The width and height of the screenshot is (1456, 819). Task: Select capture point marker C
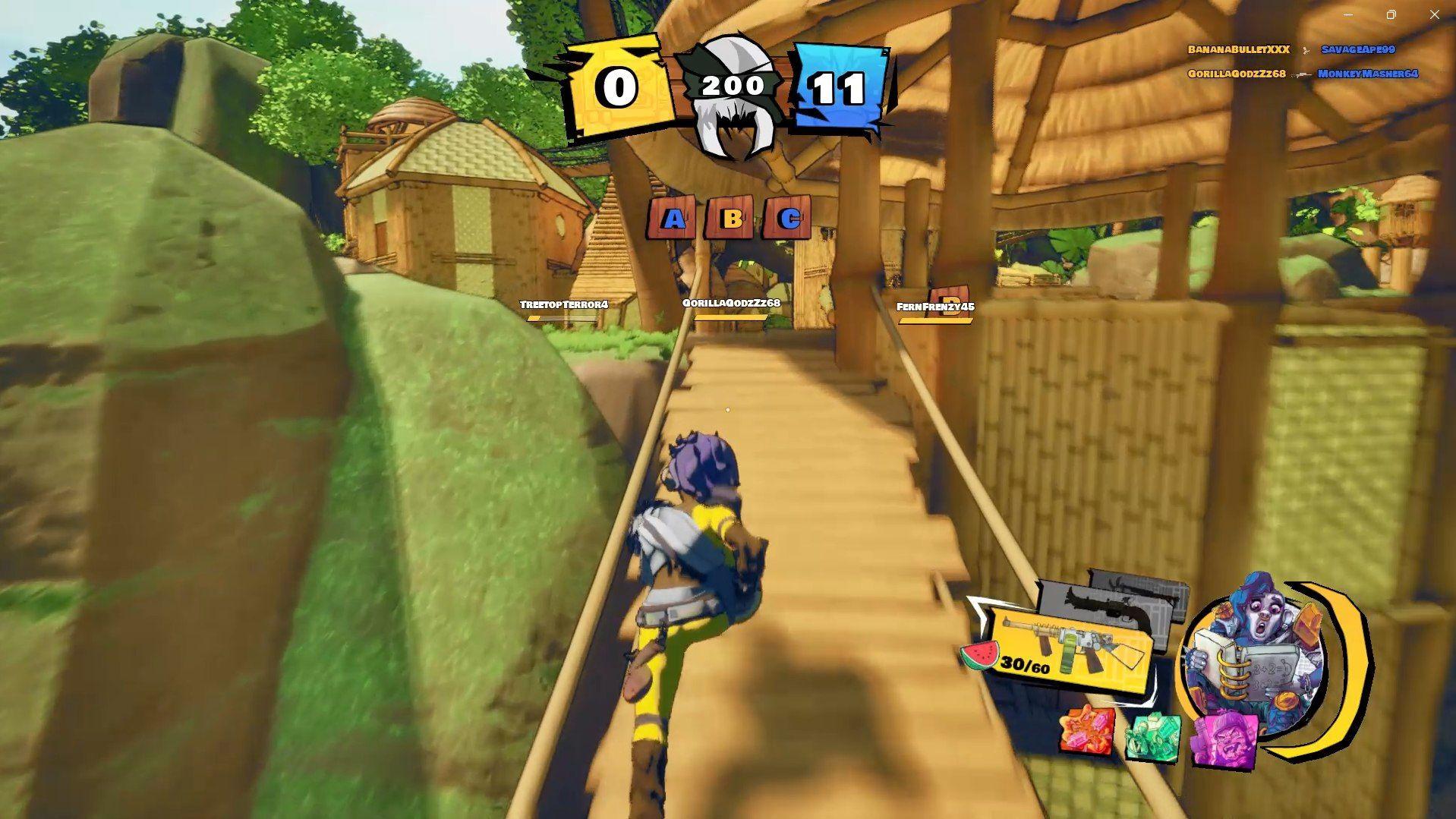[788, 221]
